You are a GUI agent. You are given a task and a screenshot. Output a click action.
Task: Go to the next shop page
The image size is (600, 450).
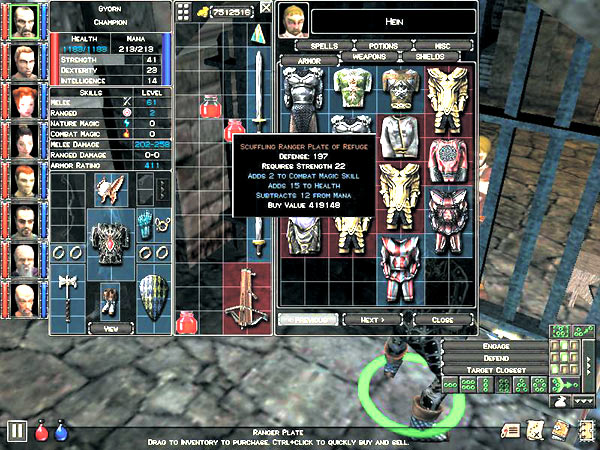pyautogui.click(x=373, y=319)
